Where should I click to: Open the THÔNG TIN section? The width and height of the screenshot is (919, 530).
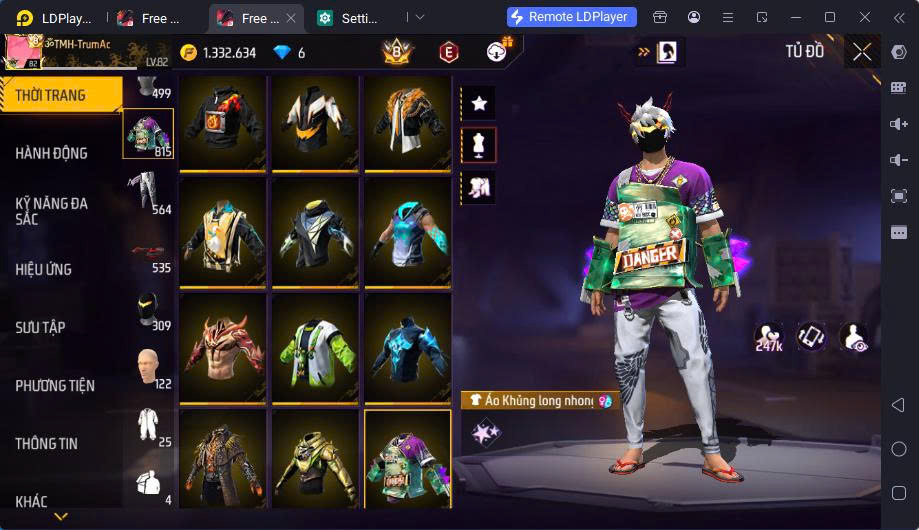pos(46,443)
